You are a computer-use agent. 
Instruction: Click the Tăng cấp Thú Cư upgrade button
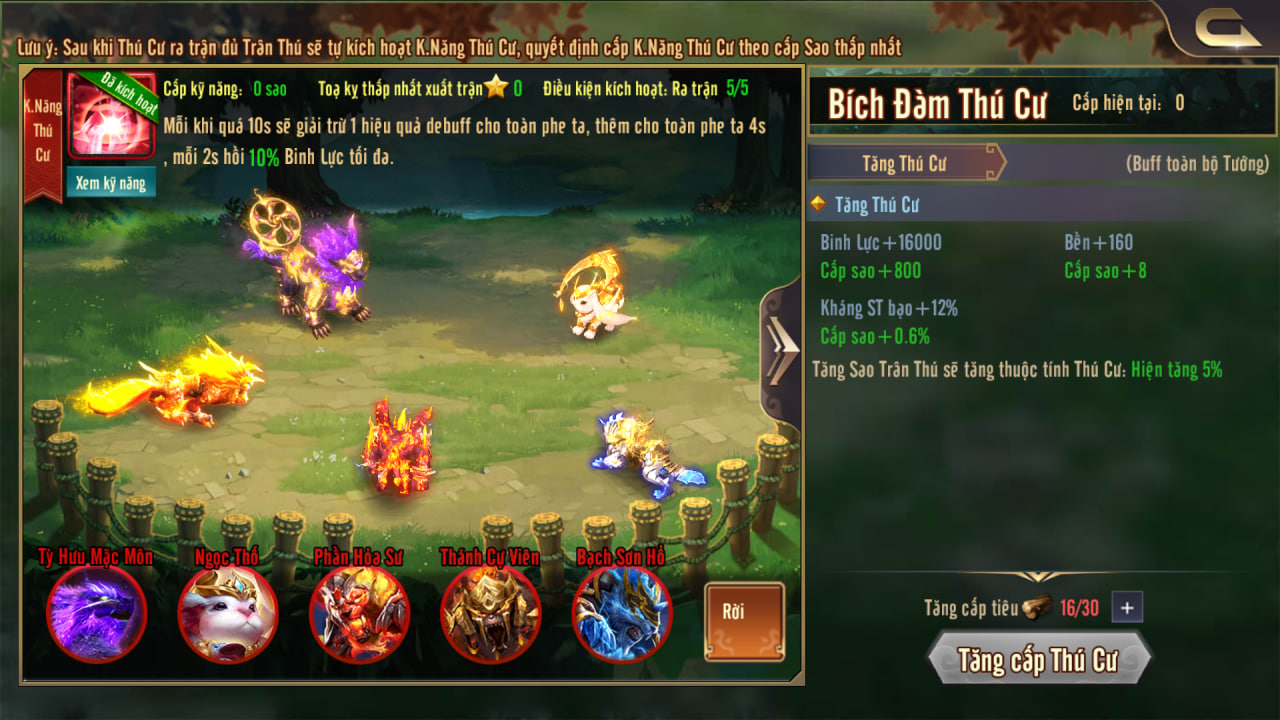pos(1038,659)
